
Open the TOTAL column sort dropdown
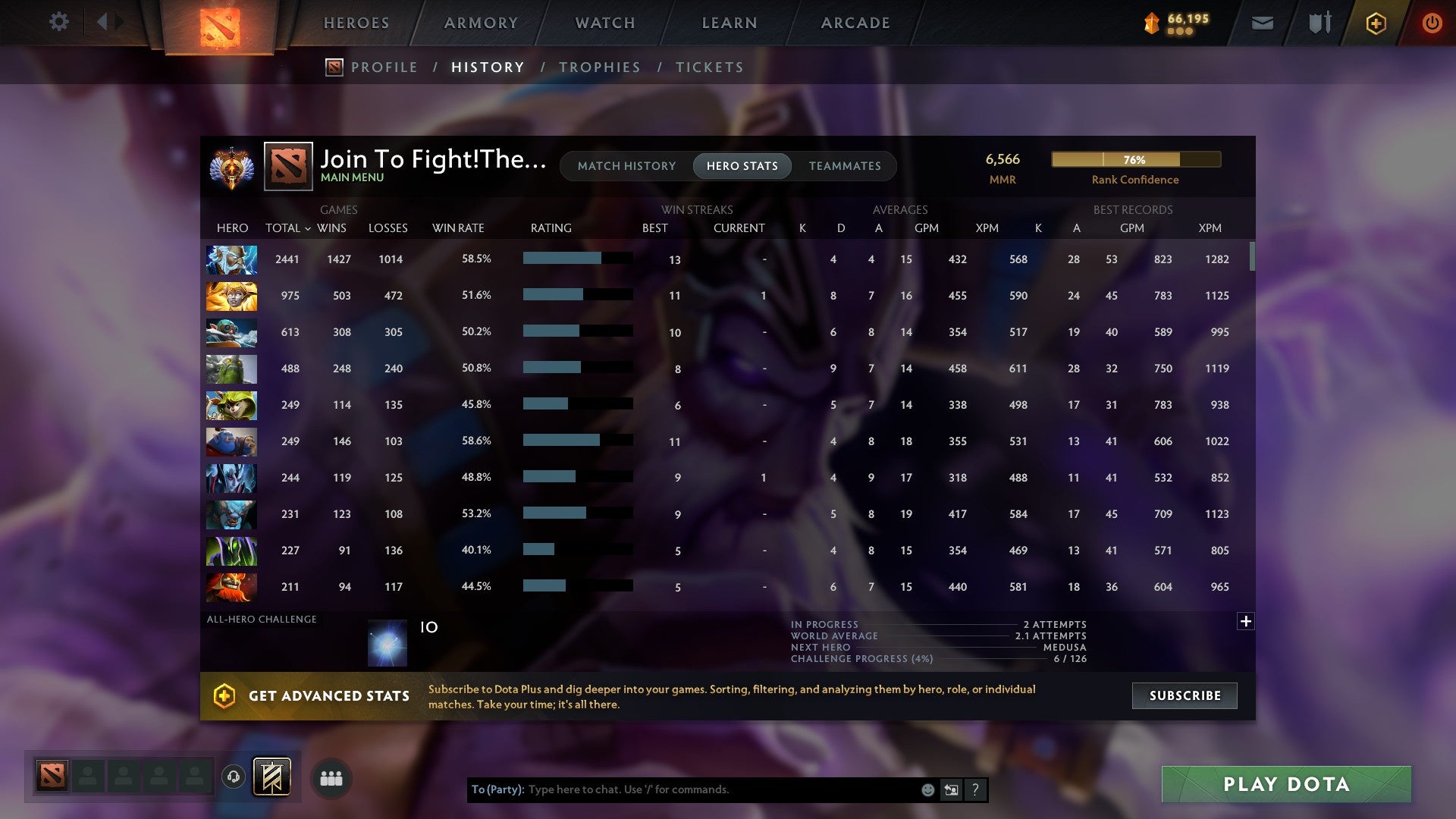pyautogui.click(x=287, y=227)
